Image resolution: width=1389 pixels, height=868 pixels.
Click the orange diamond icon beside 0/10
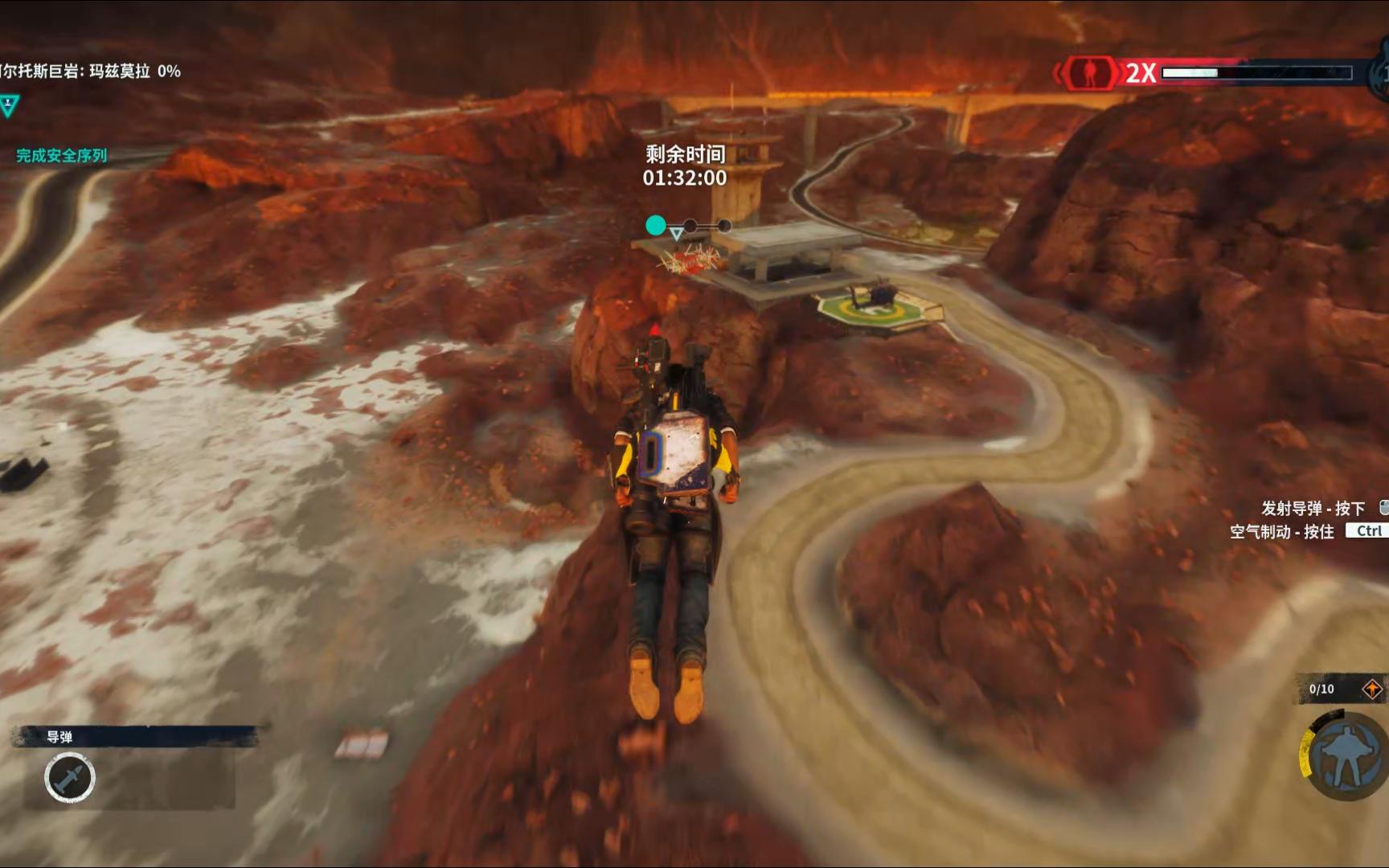(1372, 689)
